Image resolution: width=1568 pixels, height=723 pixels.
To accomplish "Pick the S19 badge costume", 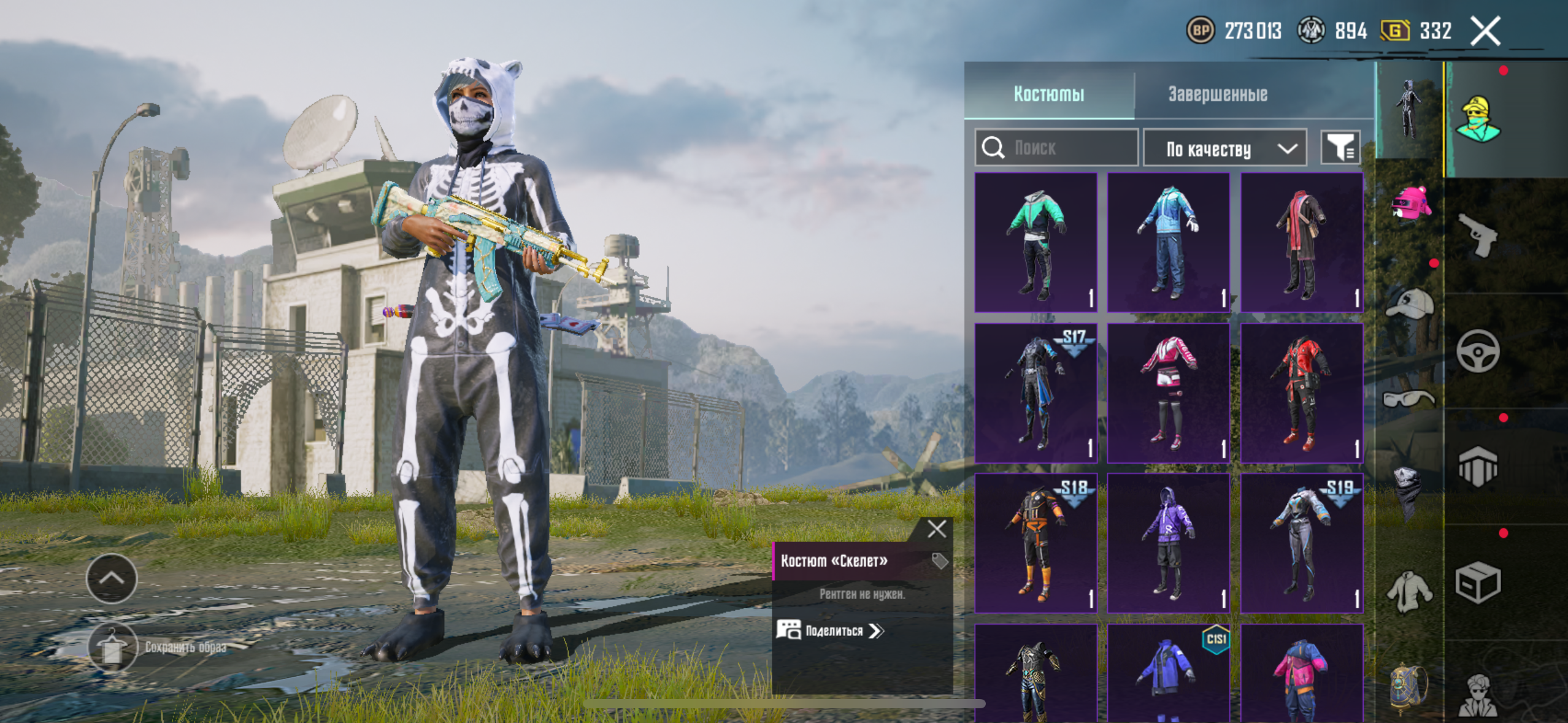I will 1302,543.
